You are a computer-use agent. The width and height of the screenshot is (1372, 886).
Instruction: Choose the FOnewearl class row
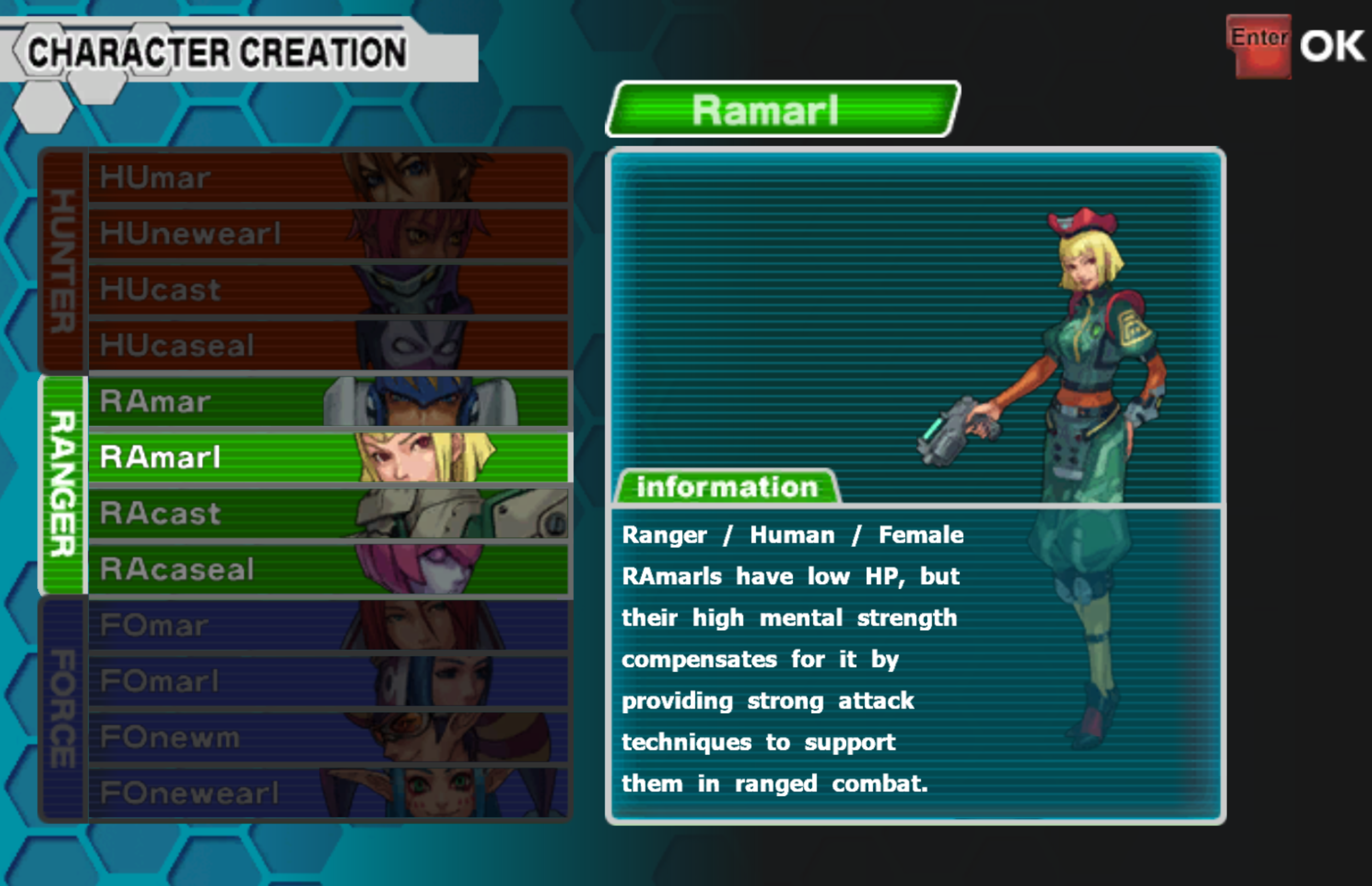[x=328, y=793]
